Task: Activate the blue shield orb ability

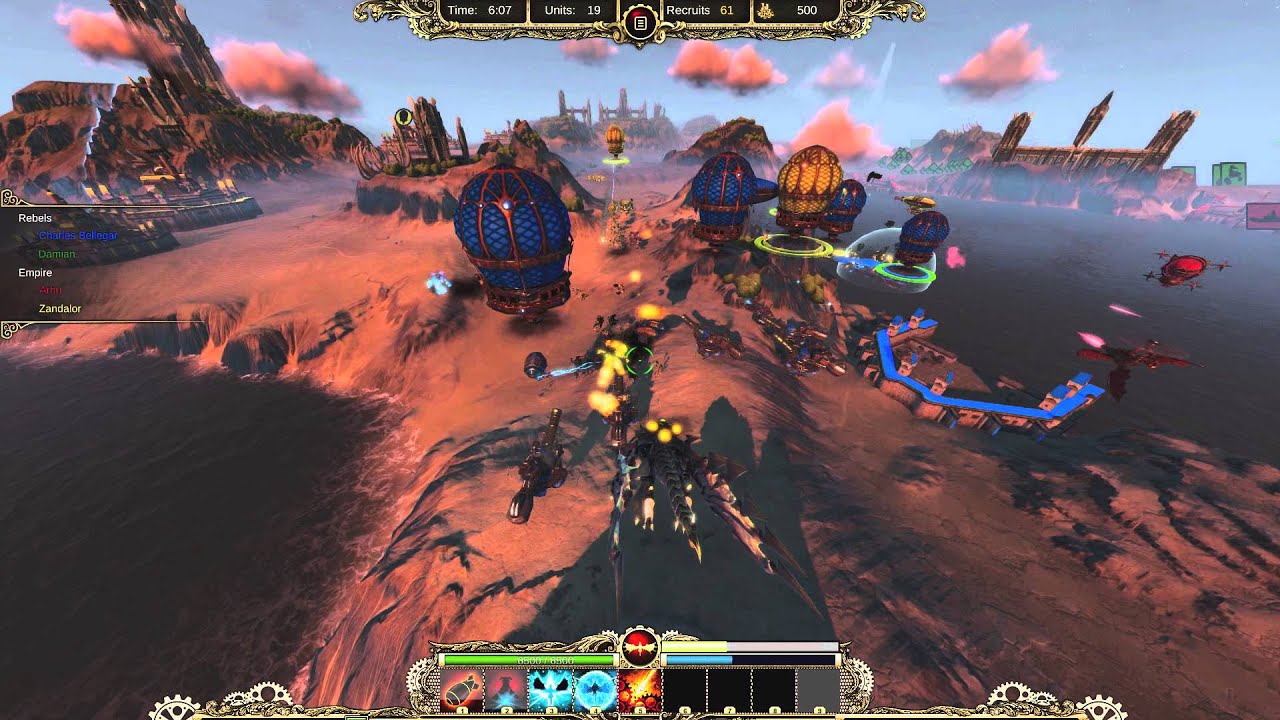Action: [595, 691]
